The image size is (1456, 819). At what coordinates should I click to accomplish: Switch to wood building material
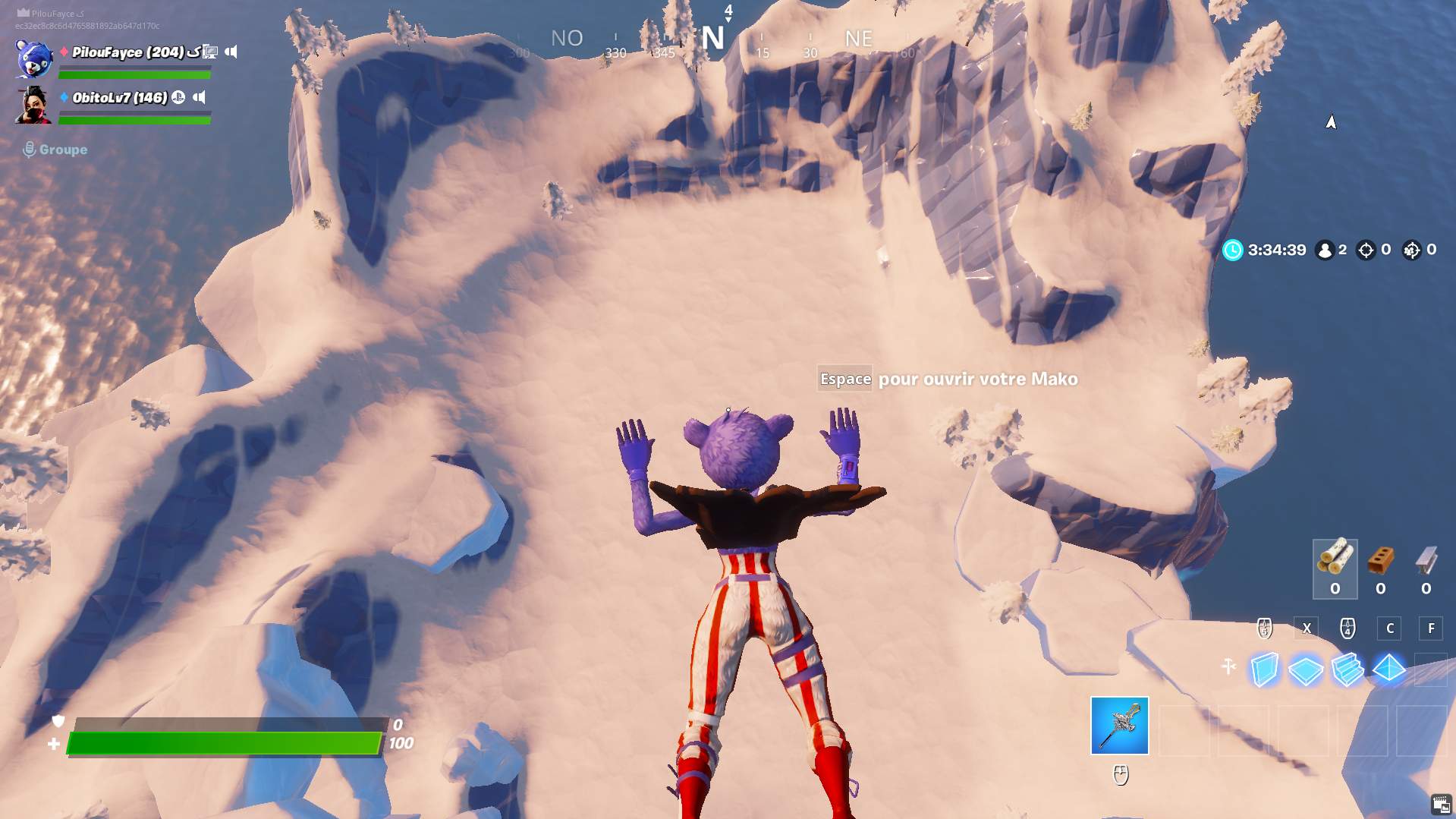[x=1335, y=568]
